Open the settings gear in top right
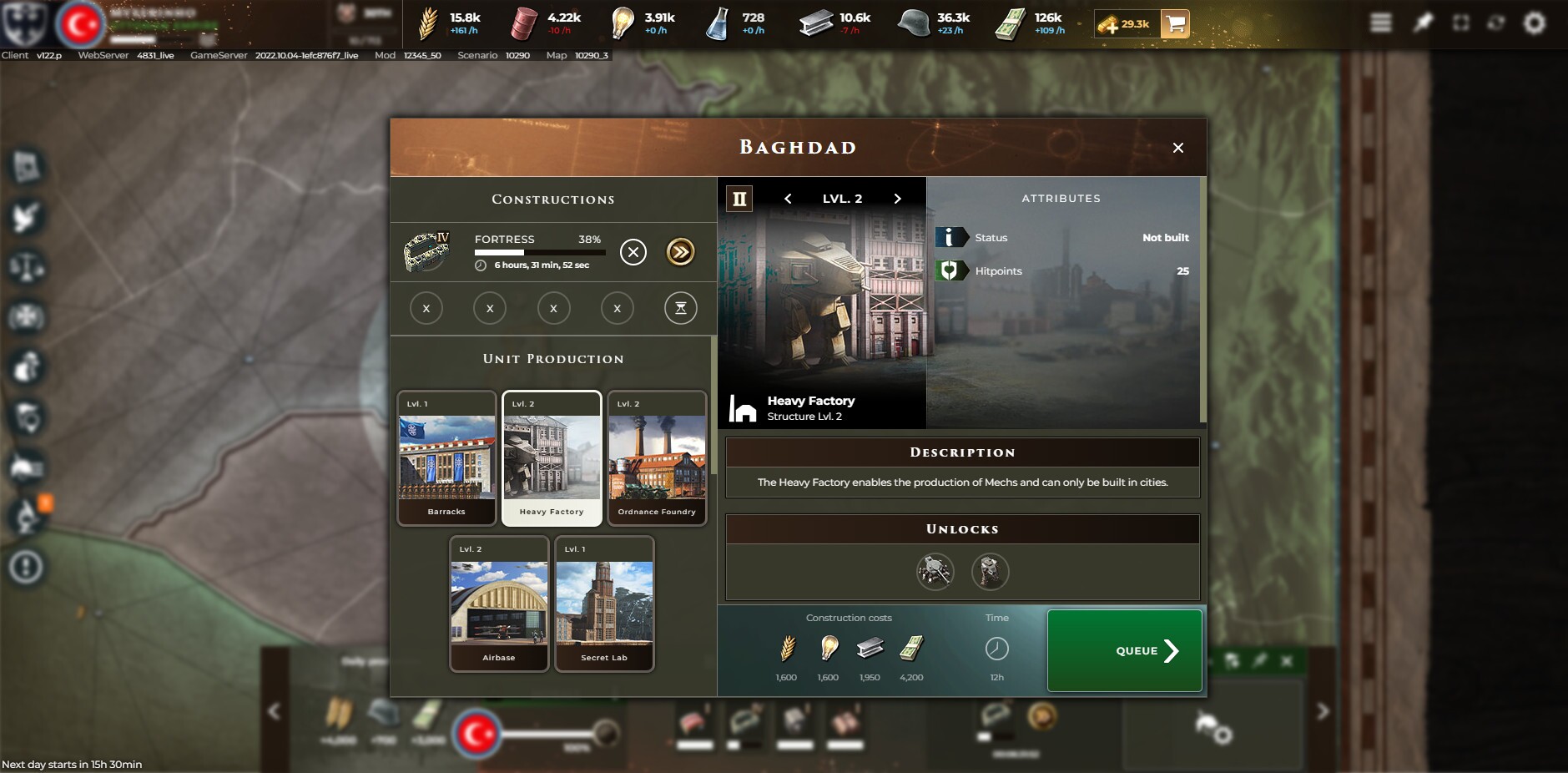This screenshot has height=773, width=1568. point(1535,23)
